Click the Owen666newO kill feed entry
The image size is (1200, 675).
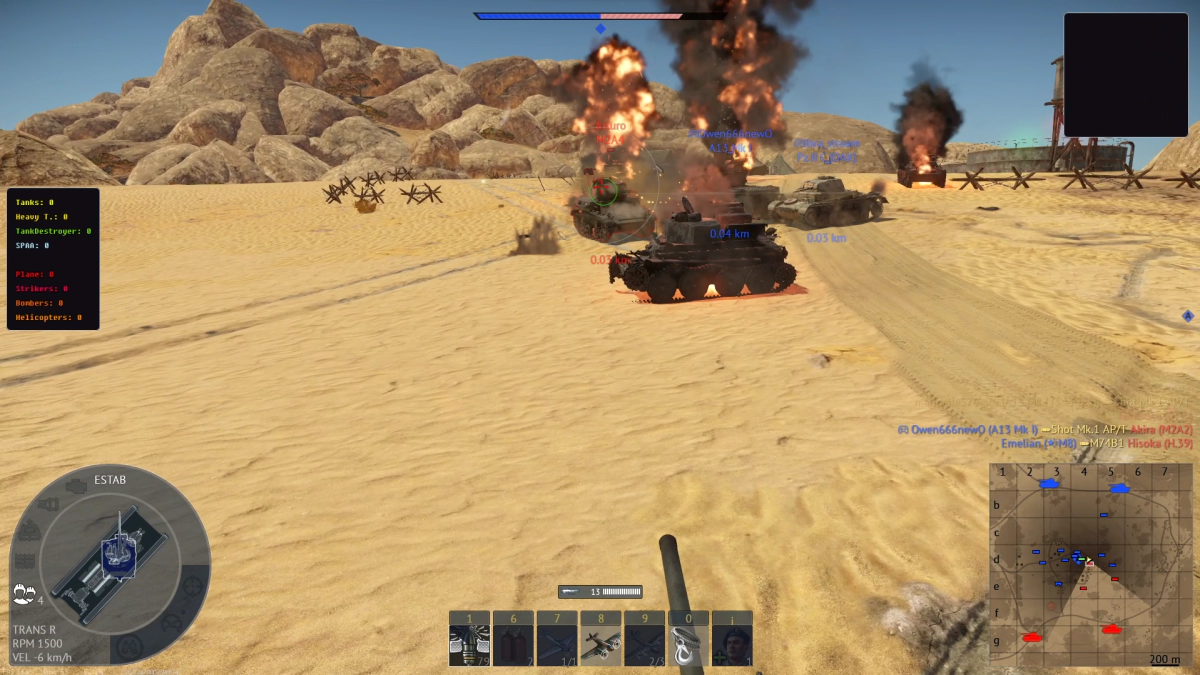pyautogui.click(x=1044, y=429)
